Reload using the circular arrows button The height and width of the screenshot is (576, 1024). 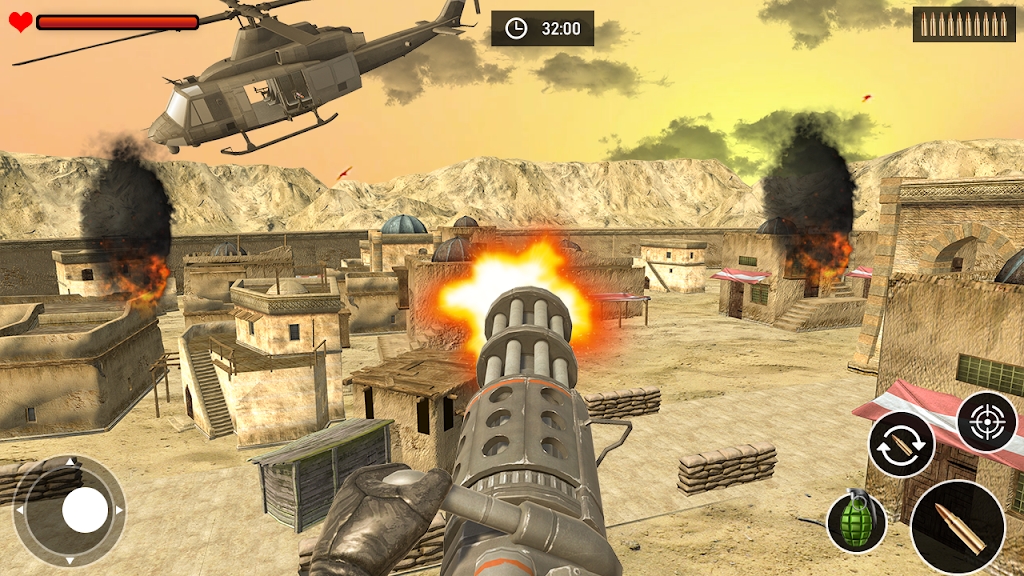tap(901, 445)
